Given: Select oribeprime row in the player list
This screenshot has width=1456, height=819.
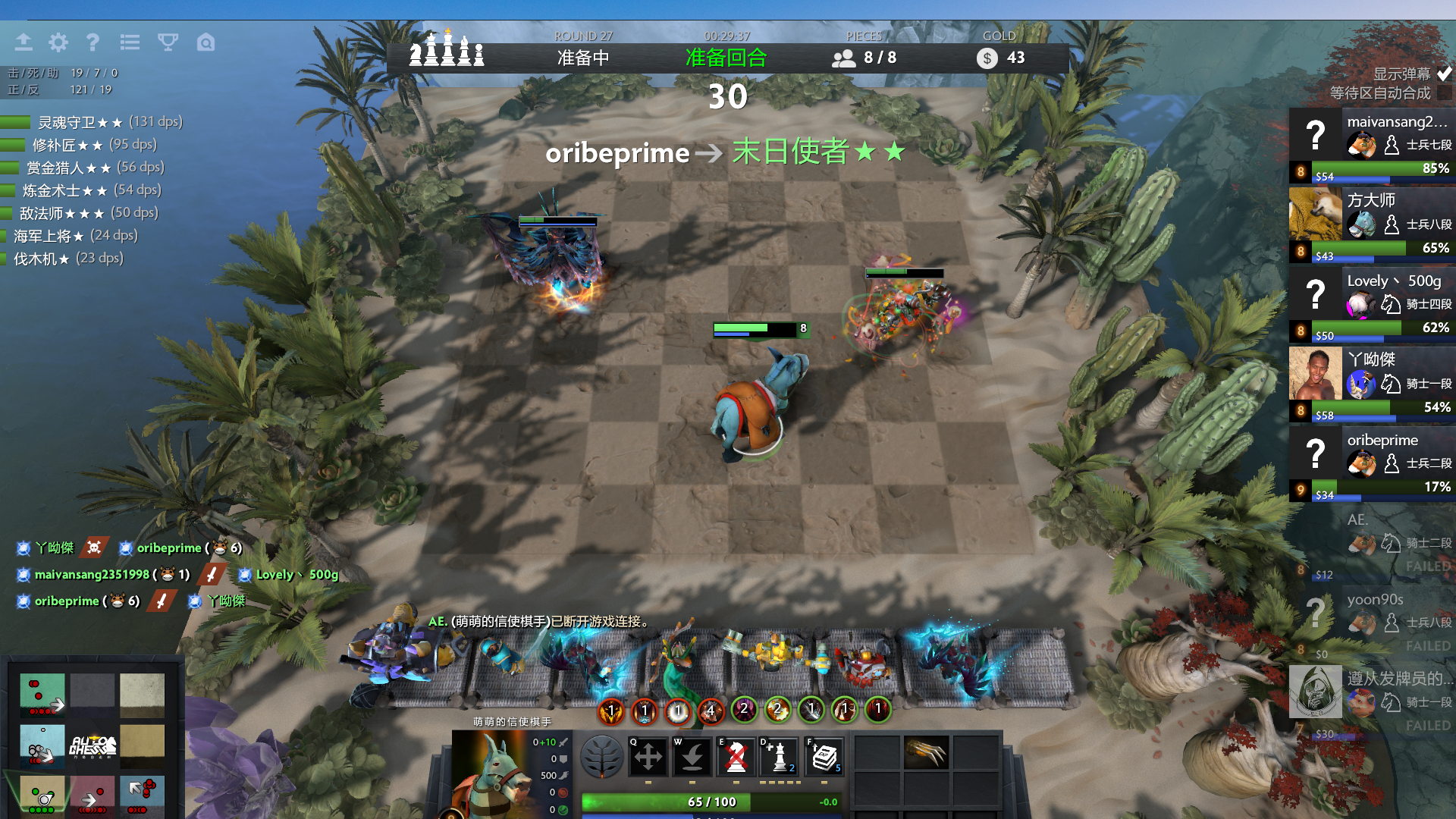Looking at the screenshot, I should (x=1373, y=463).
